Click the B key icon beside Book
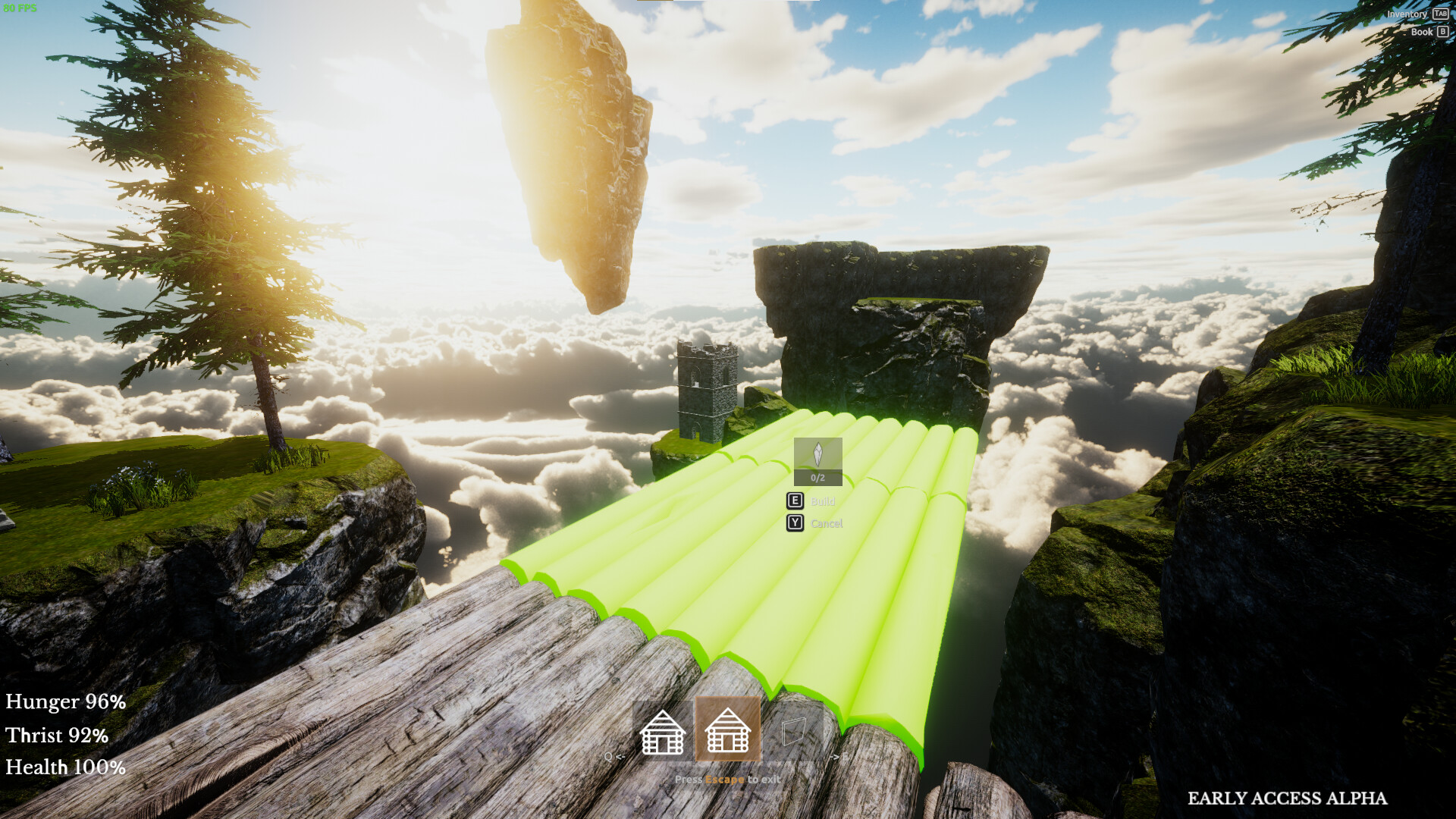 (1442, 32)
